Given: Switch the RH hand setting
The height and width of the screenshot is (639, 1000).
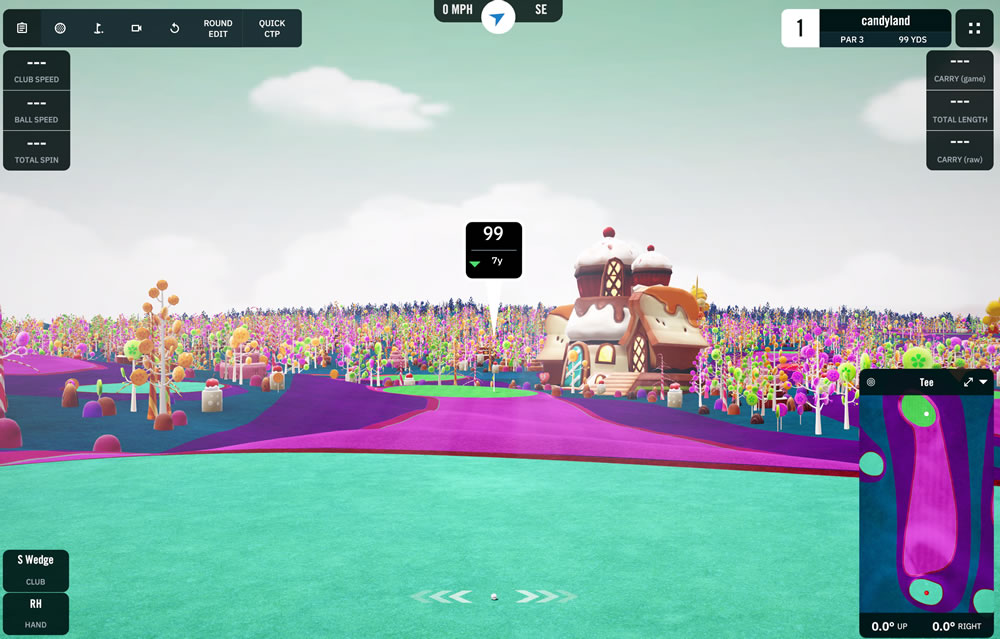Looking at the screenshot, I should coord(36,612).
